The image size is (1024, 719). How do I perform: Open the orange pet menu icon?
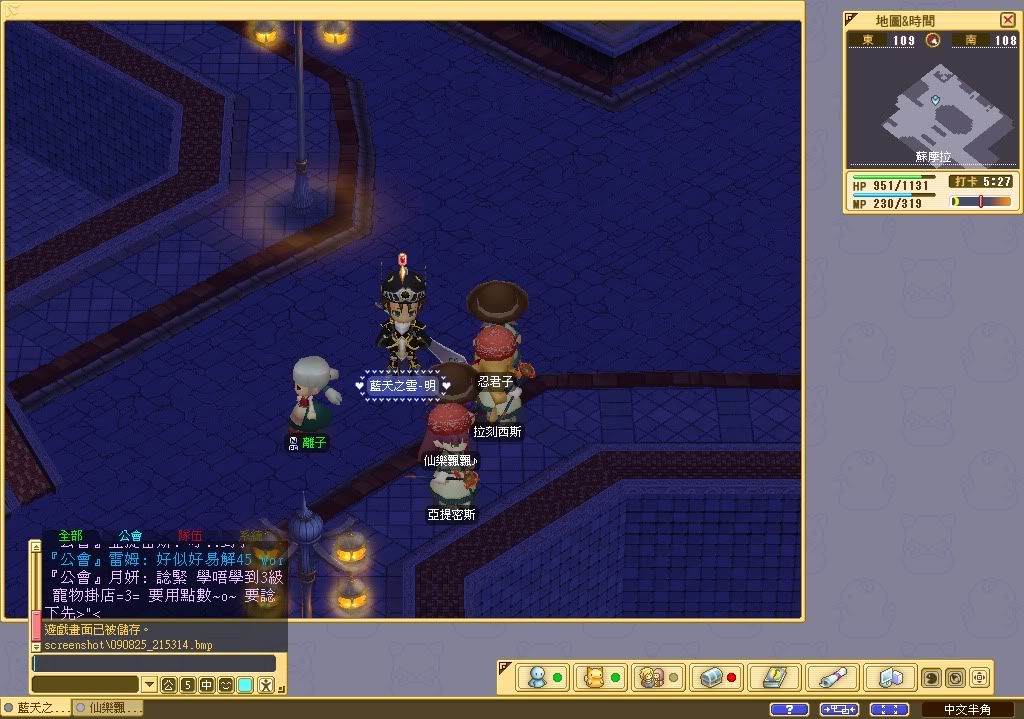pyautogui.click(x=594, y=677)
